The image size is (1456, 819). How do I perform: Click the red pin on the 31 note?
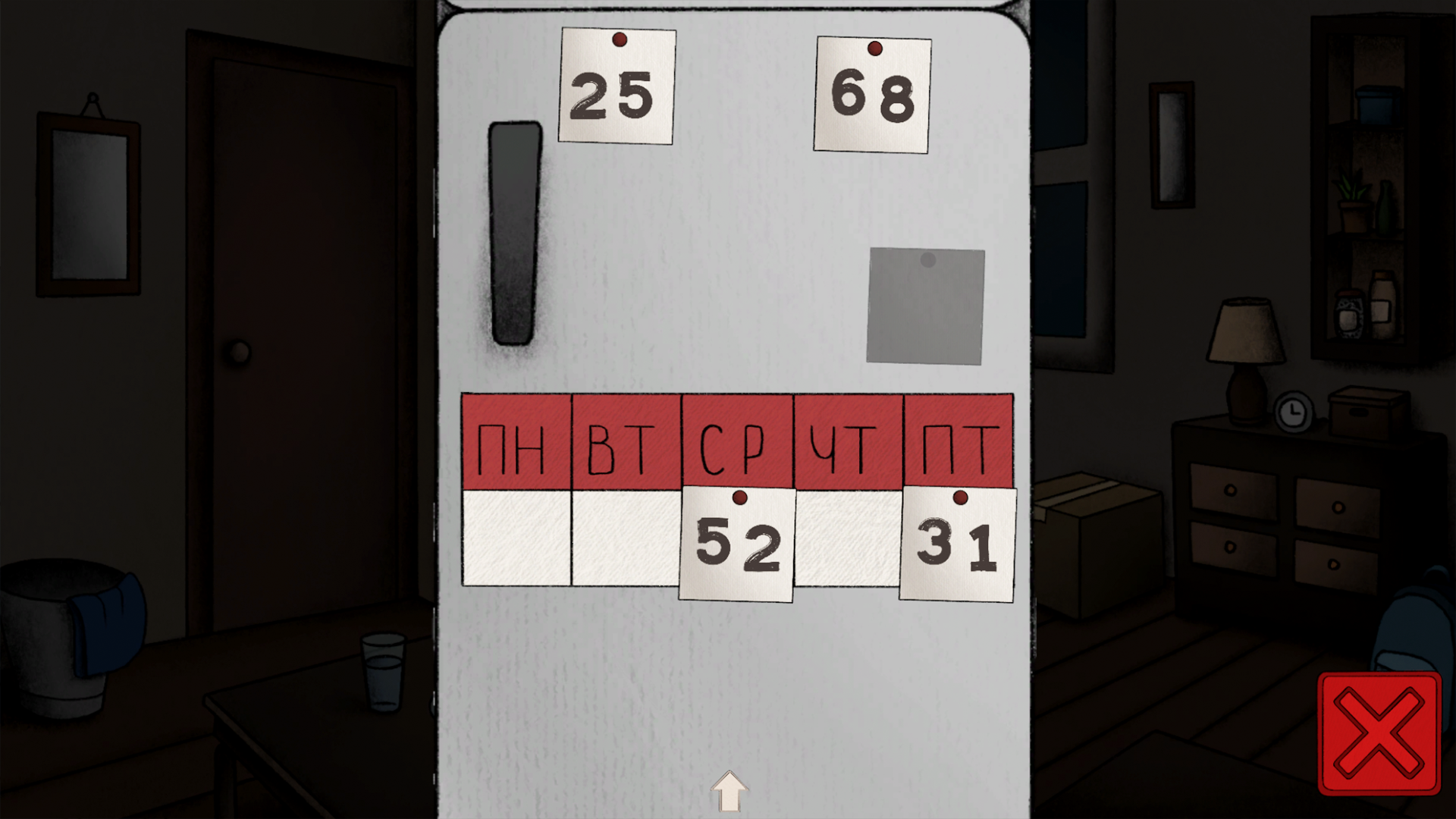tap(962, 498)
